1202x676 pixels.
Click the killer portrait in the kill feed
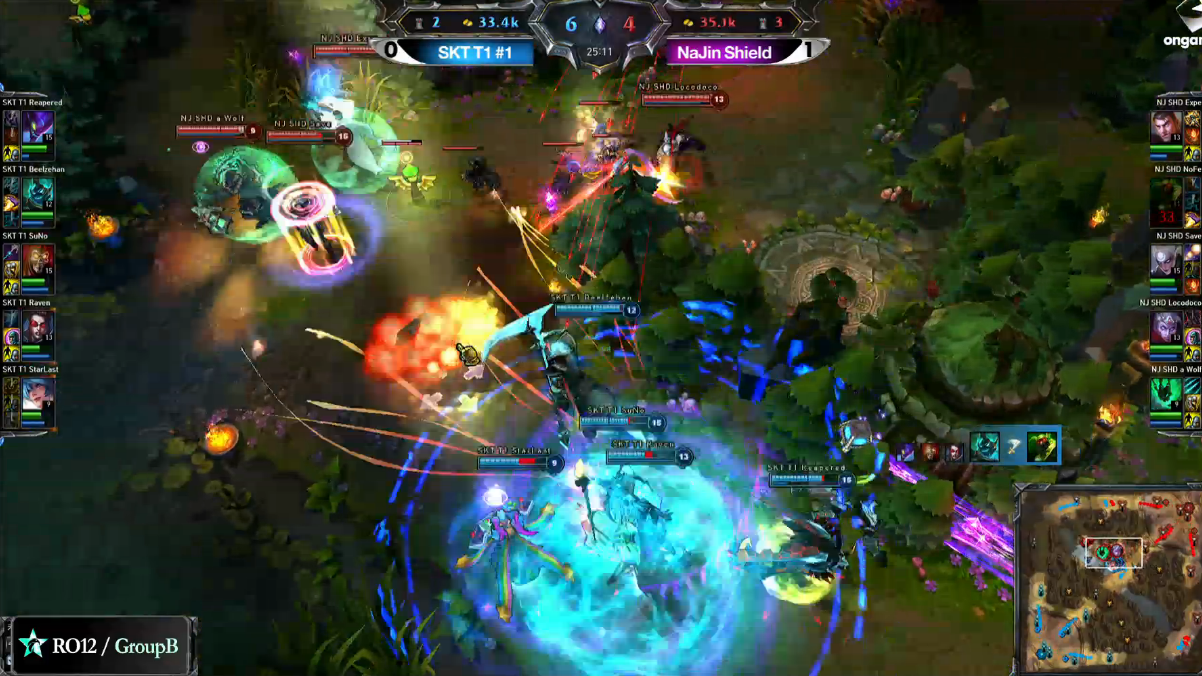point(984,447)
